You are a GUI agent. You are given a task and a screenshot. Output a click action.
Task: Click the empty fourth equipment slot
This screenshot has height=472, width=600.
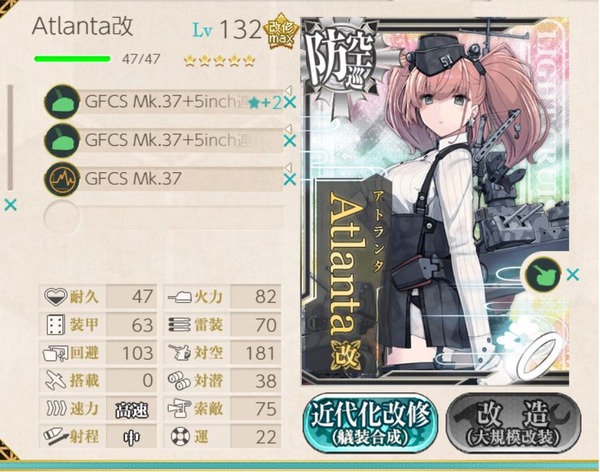point(160,214)
